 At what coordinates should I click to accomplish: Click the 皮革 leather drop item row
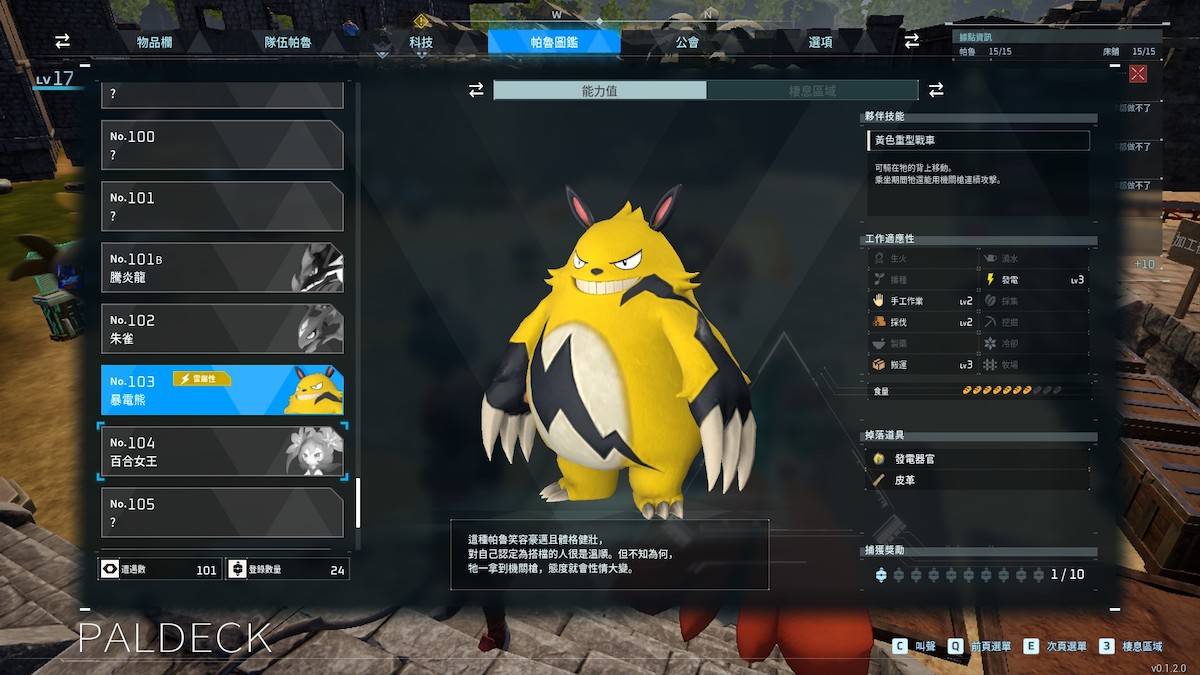coord(978,480)
